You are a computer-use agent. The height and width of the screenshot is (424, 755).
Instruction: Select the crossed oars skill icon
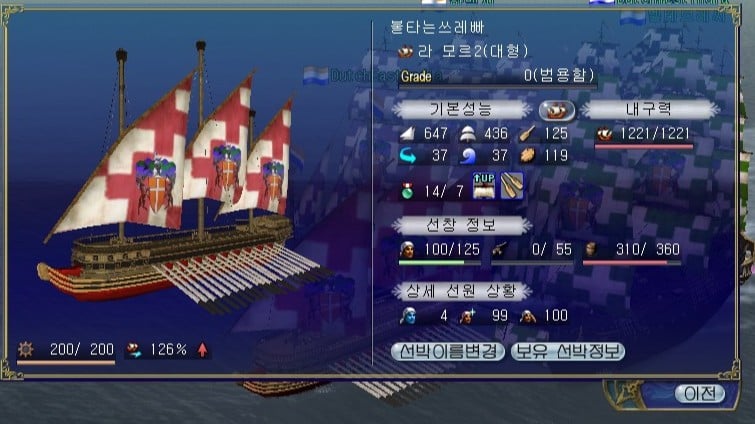[512, 187]
